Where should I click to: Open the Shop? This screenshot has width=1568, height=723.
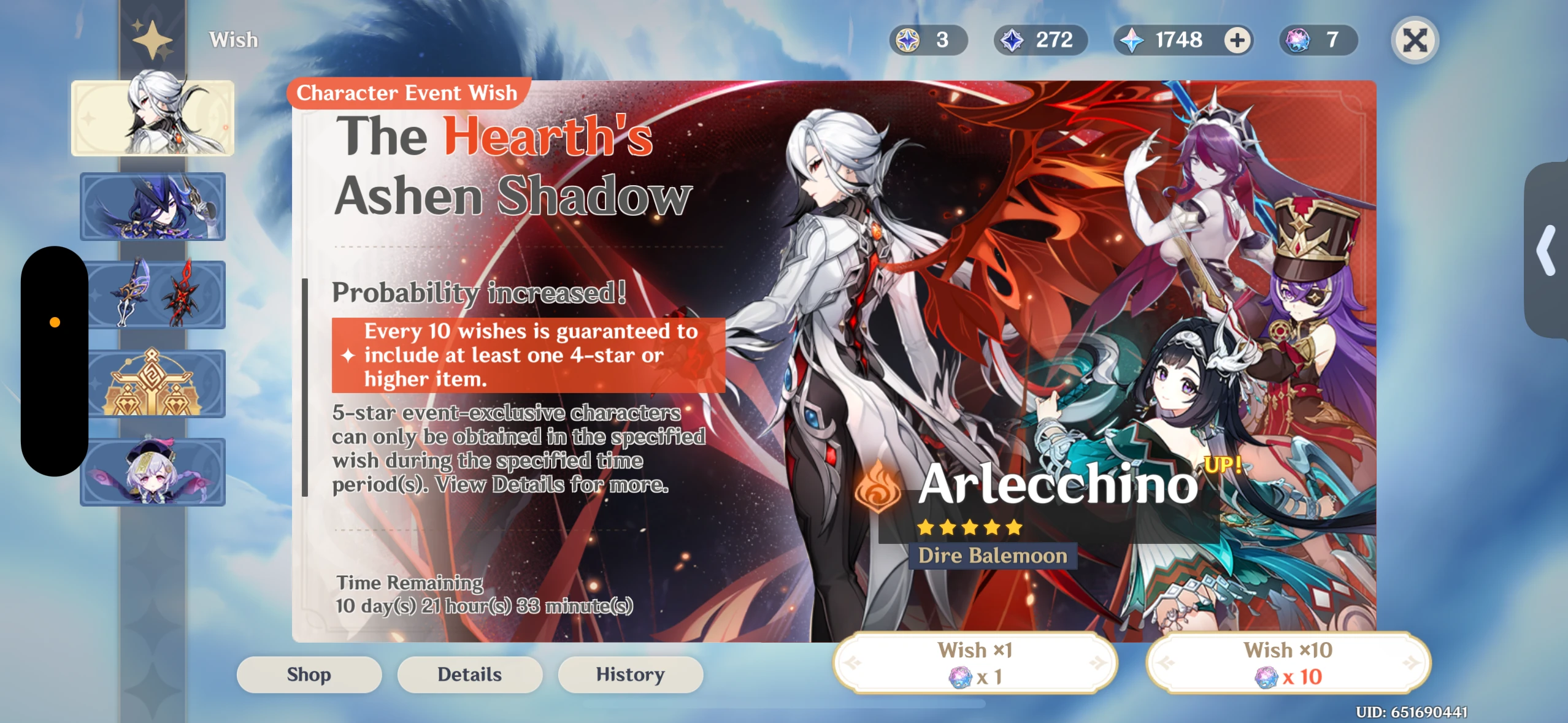(309, 675)
